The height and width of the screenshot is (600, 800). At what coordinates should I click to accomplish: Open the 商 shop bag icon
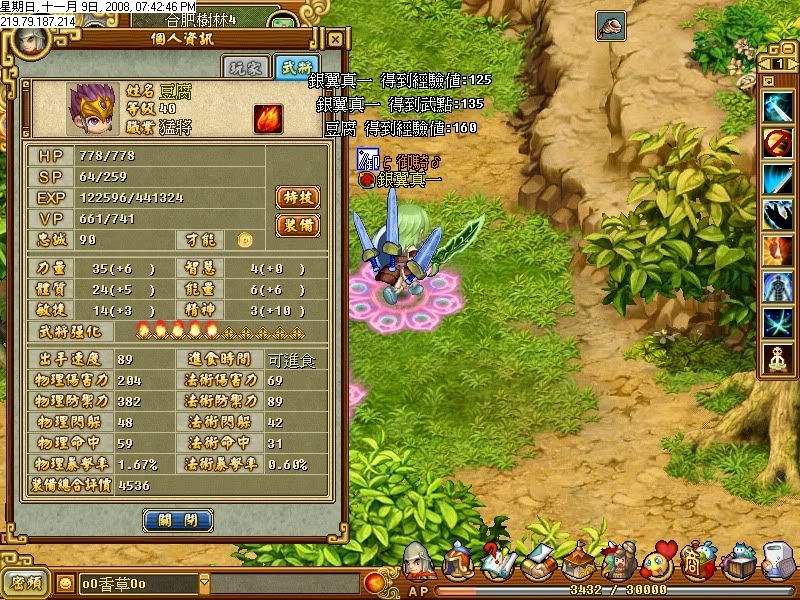click(x=699, y=563)
